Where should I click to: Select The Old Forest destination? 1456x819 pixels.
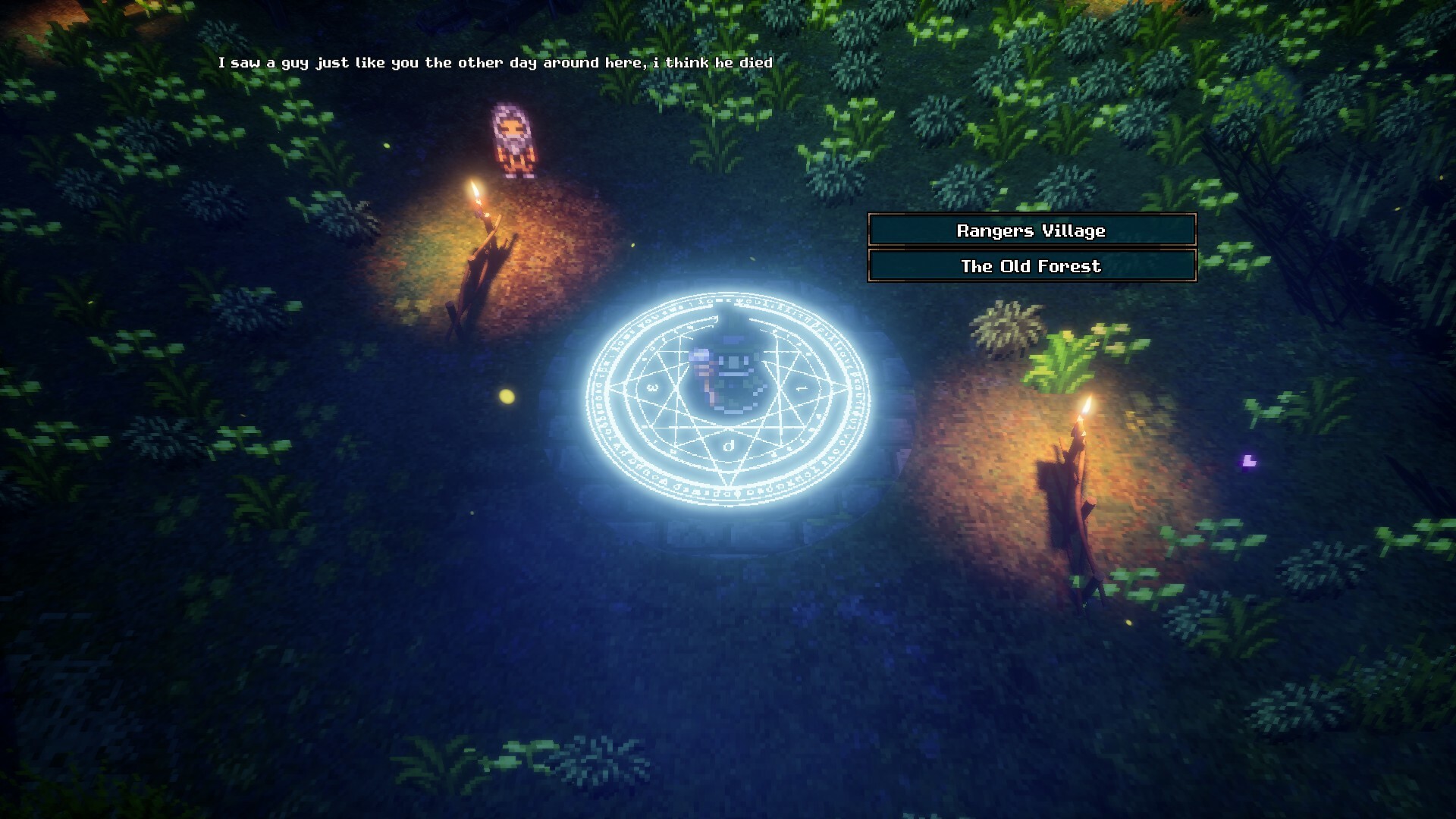[x=1031, y=266]
